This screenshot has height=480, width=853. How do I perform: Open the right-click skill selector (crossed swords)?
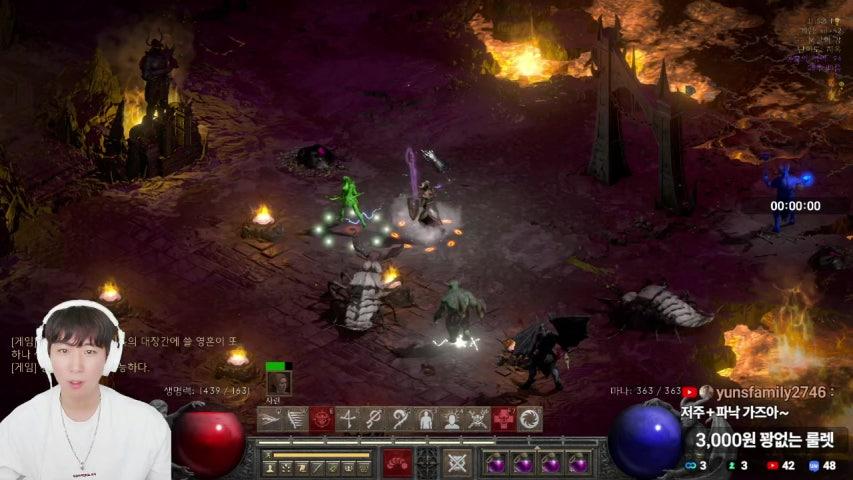457,462
